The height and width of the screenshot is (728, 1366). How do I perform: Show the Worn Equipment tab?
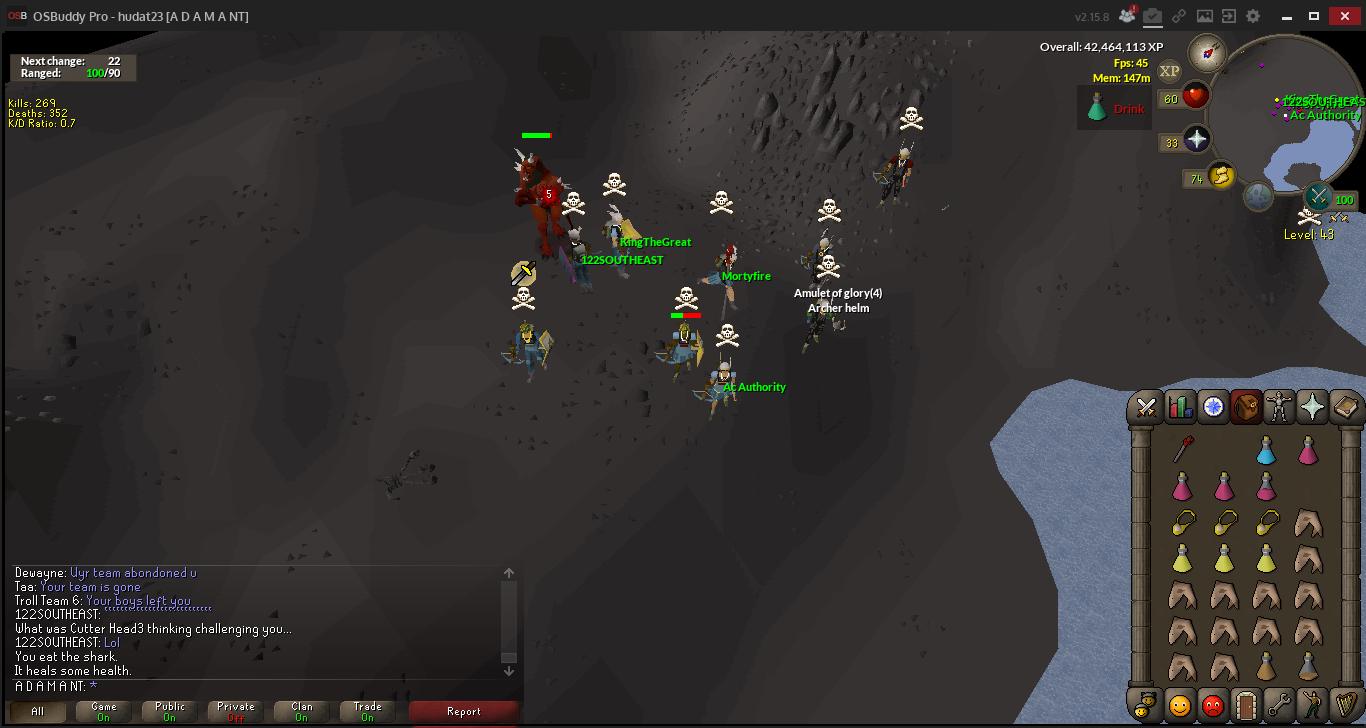click(x=1279, y=406)
